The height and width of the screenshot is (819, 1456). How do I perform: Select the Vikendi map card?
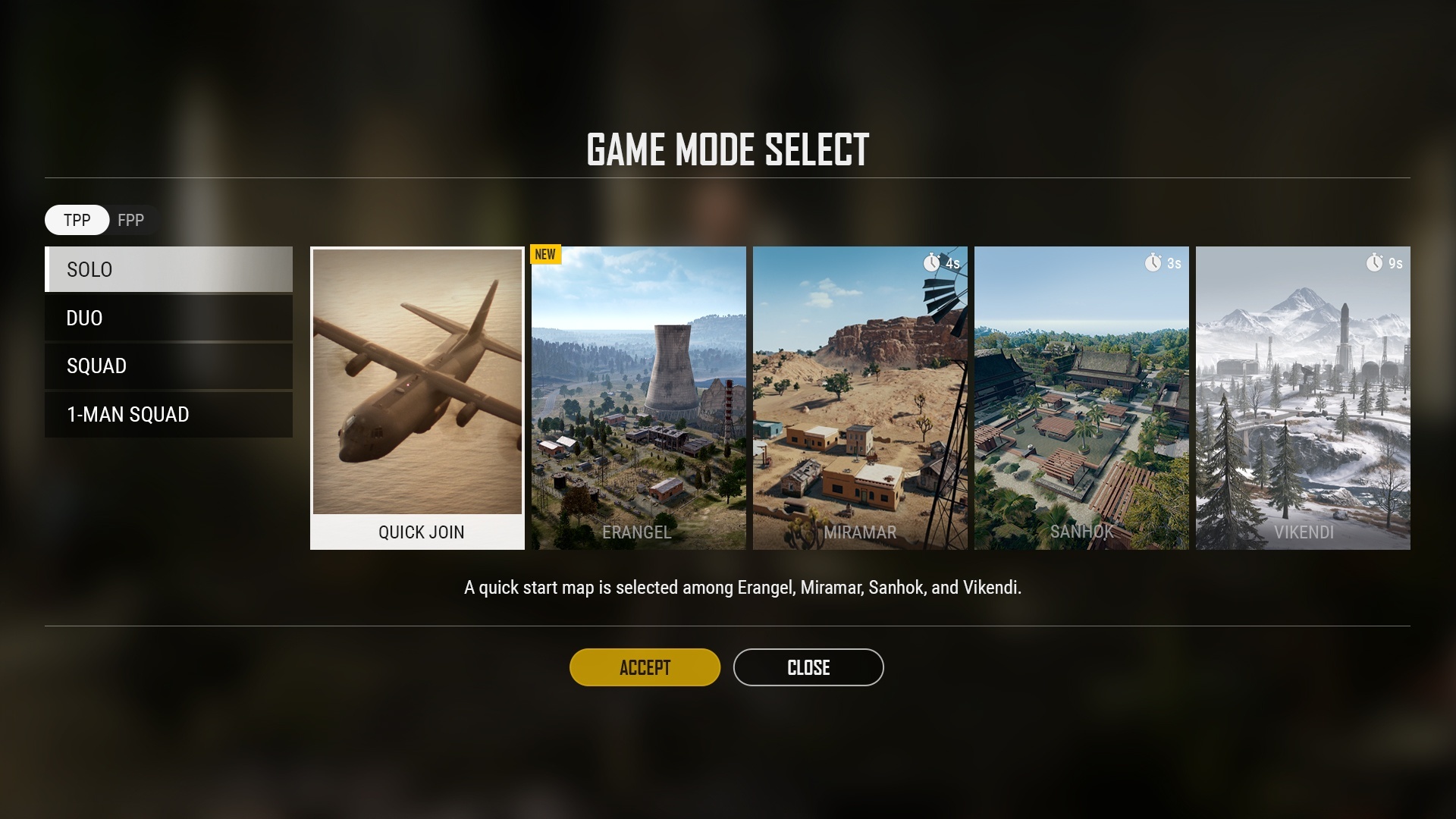coord(1303,397)
